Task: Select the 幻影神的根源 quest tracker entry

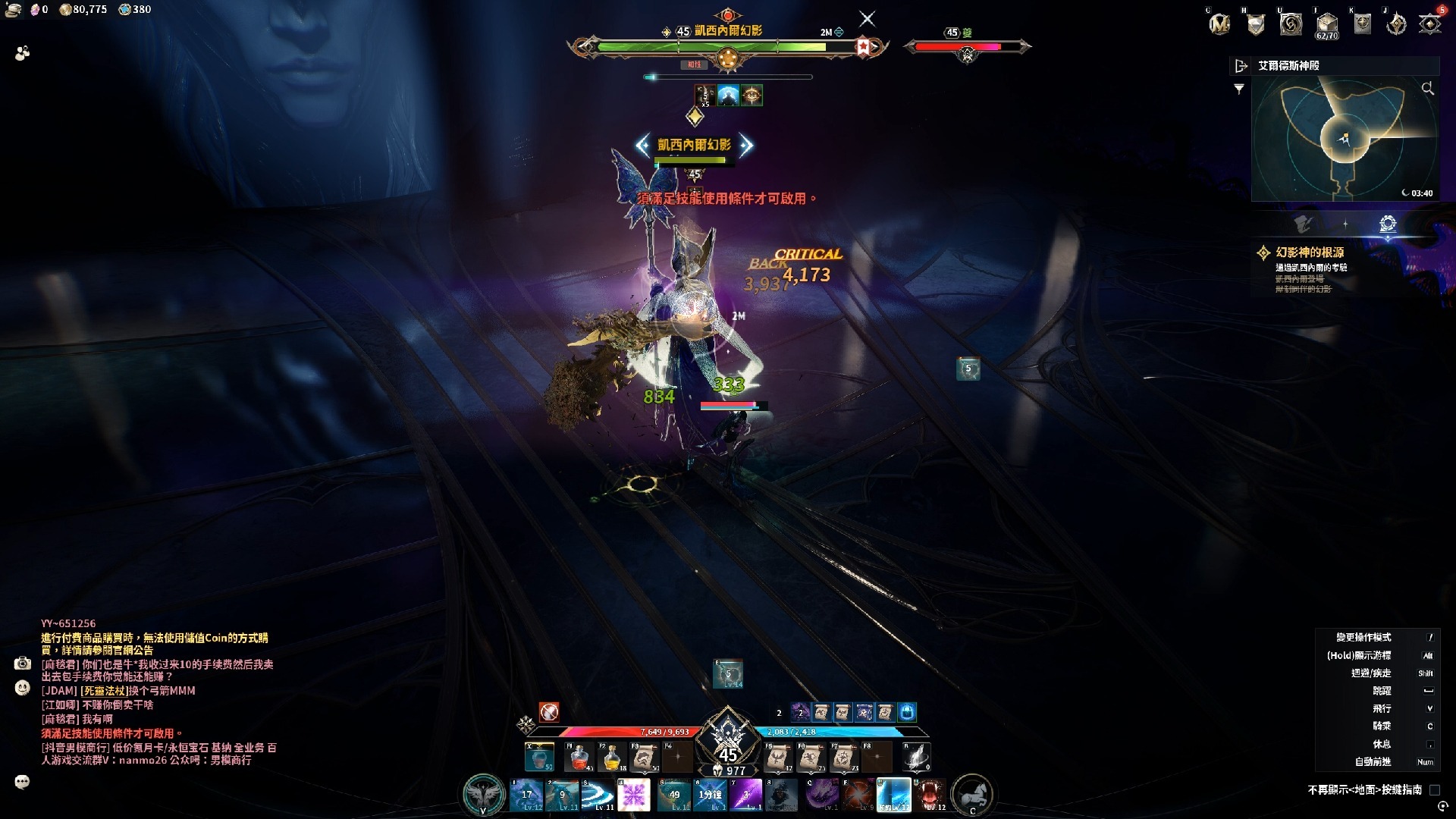Action: point(1310,253)
